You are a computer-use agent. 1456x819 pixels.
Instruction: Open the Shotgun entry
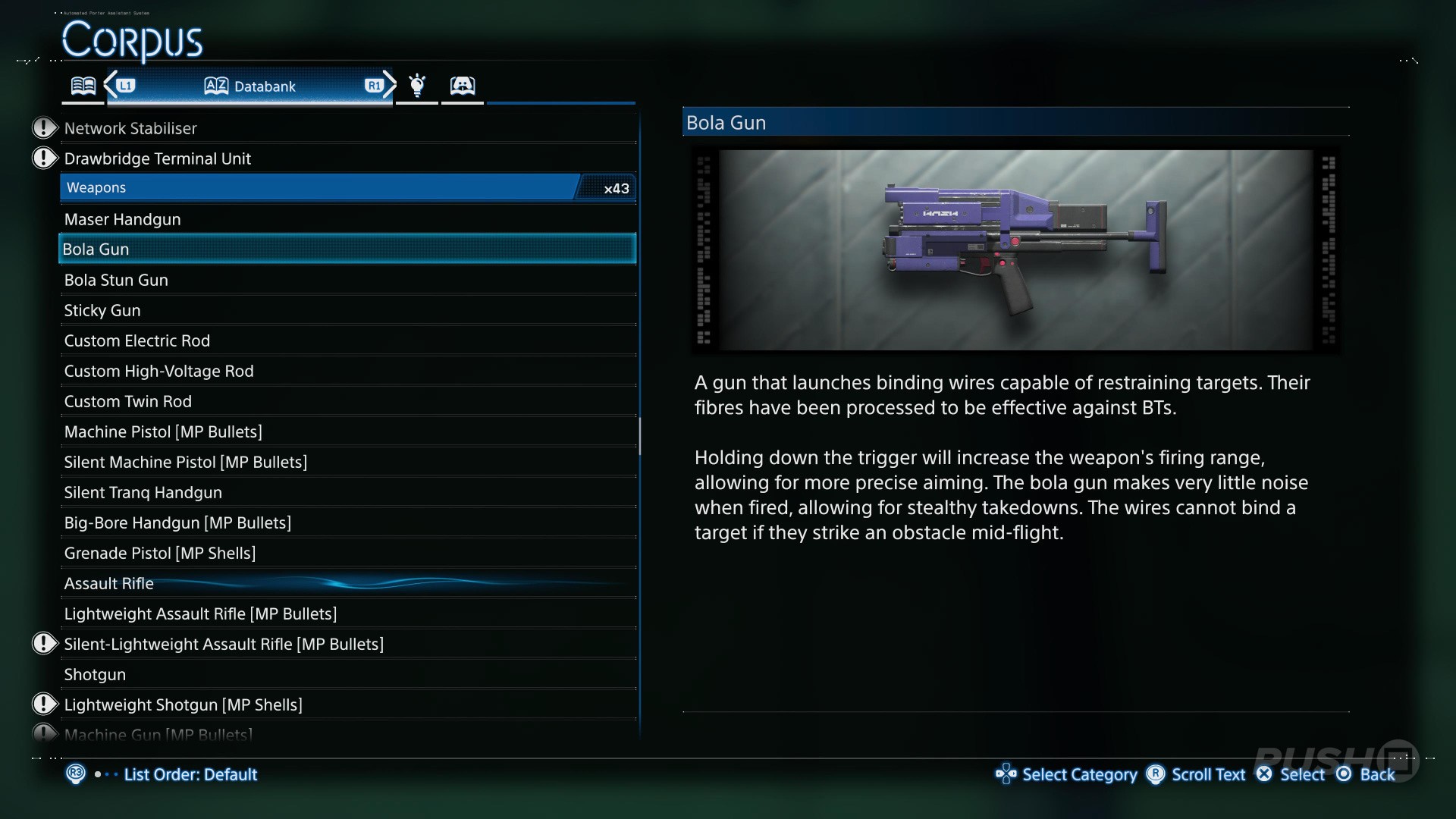coord(95,674)
